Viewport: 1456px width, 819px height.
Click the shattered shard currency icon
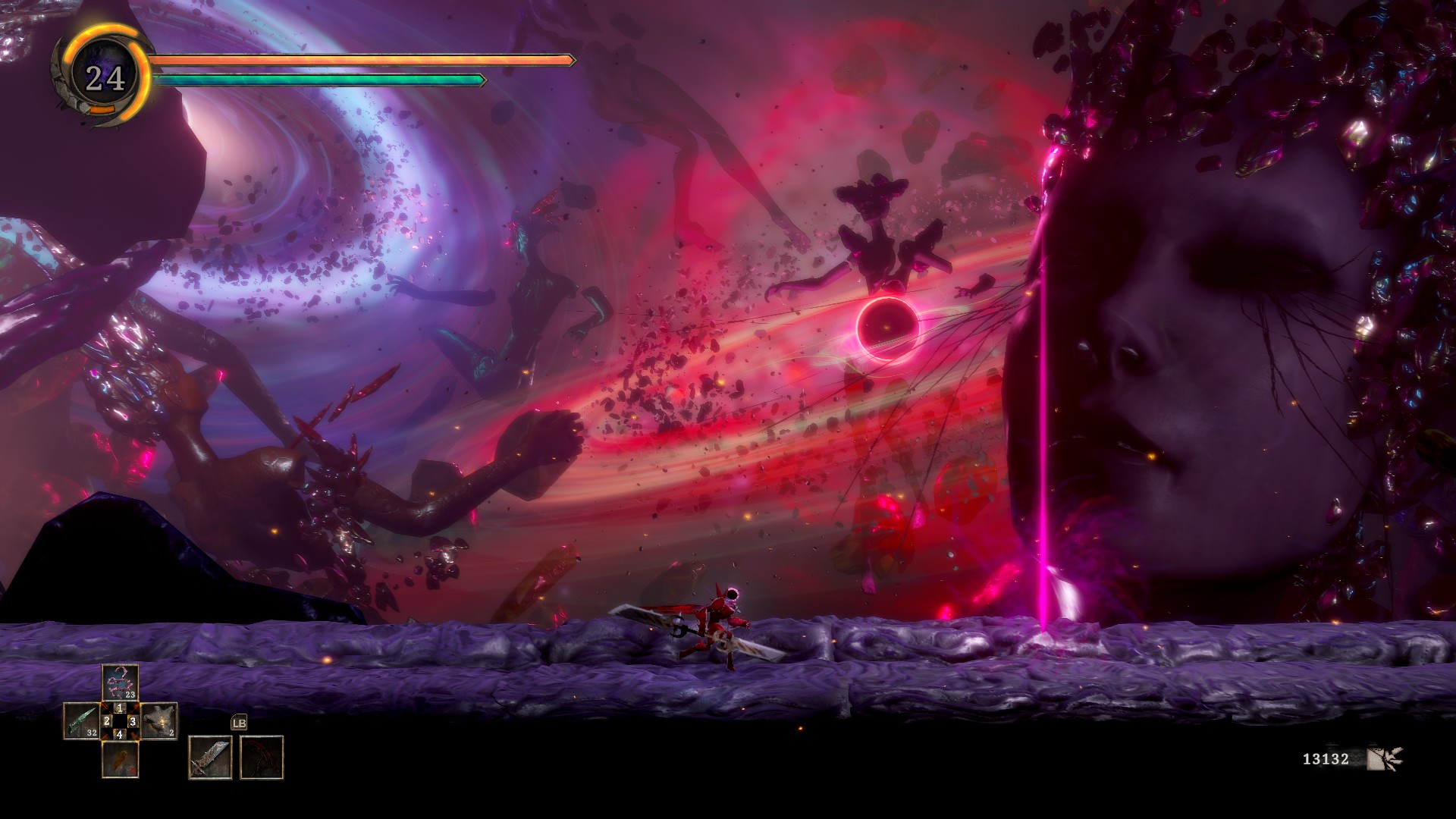click(1385, 758)
